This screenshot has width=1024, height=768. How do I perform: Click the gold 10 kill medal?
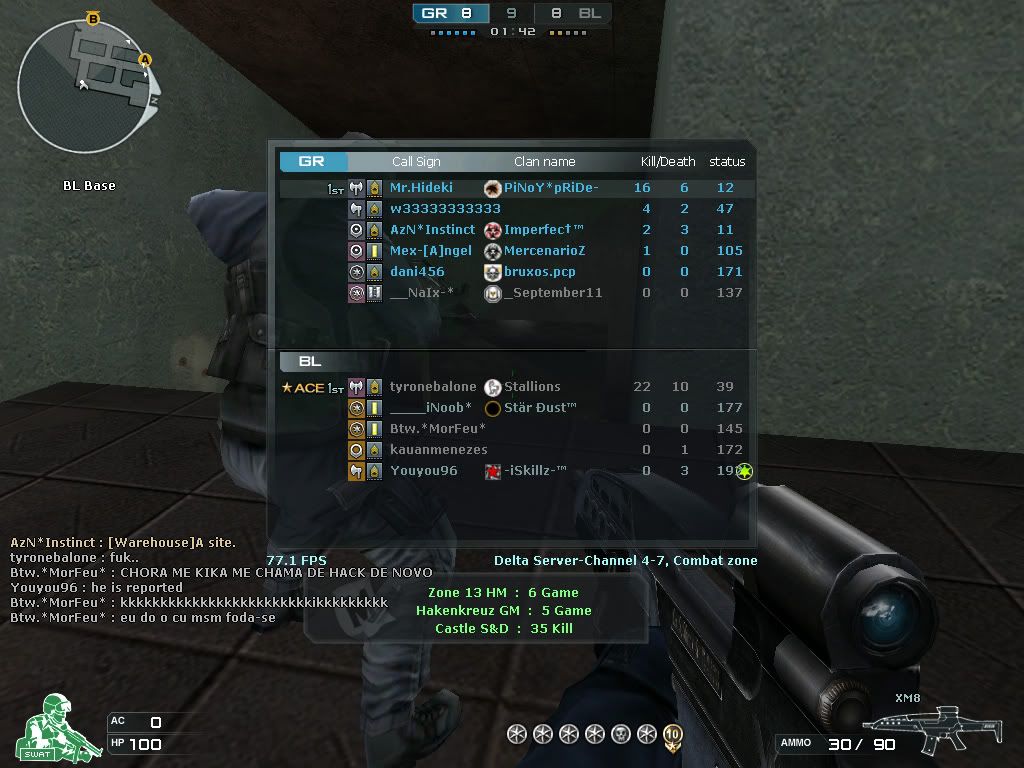(x=673, y=735)
